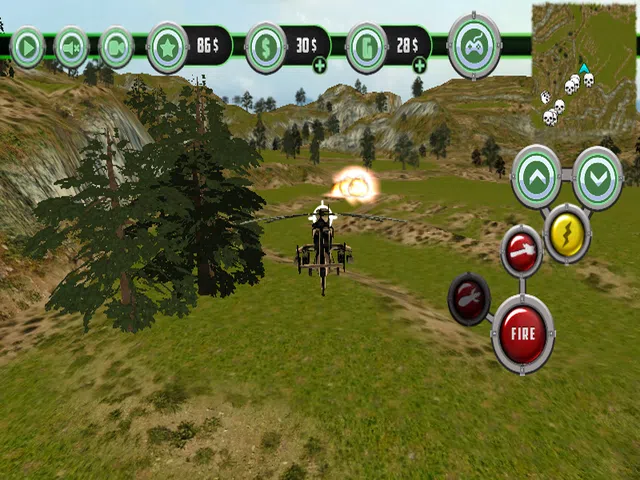Select the dark red missile weapon
This screenshot has width=640, height=480.
coord(469,298)
